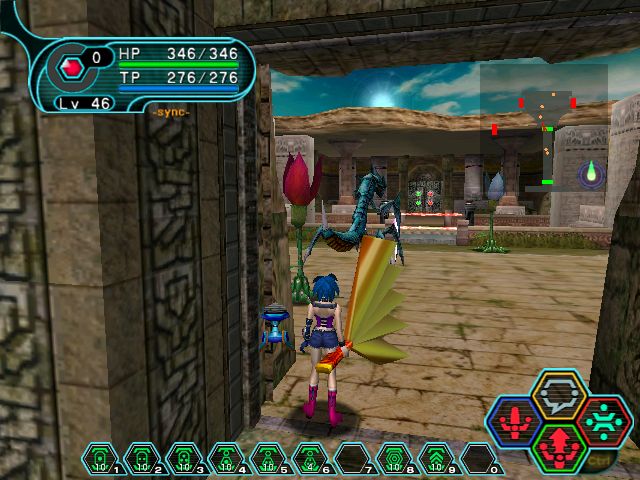
Task: Use the double-arrow technique in slot 9
Action: (x=438, y=460)
